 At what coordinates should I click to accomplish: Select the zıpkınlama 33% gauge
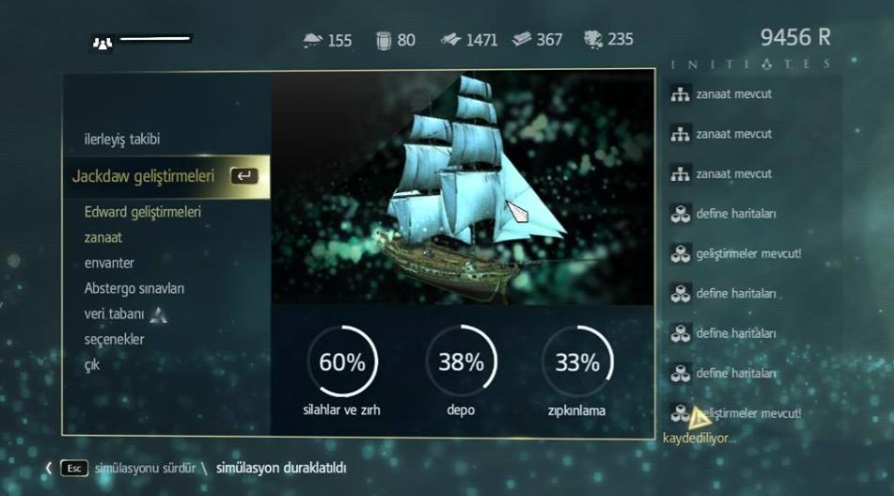(576, 363)
